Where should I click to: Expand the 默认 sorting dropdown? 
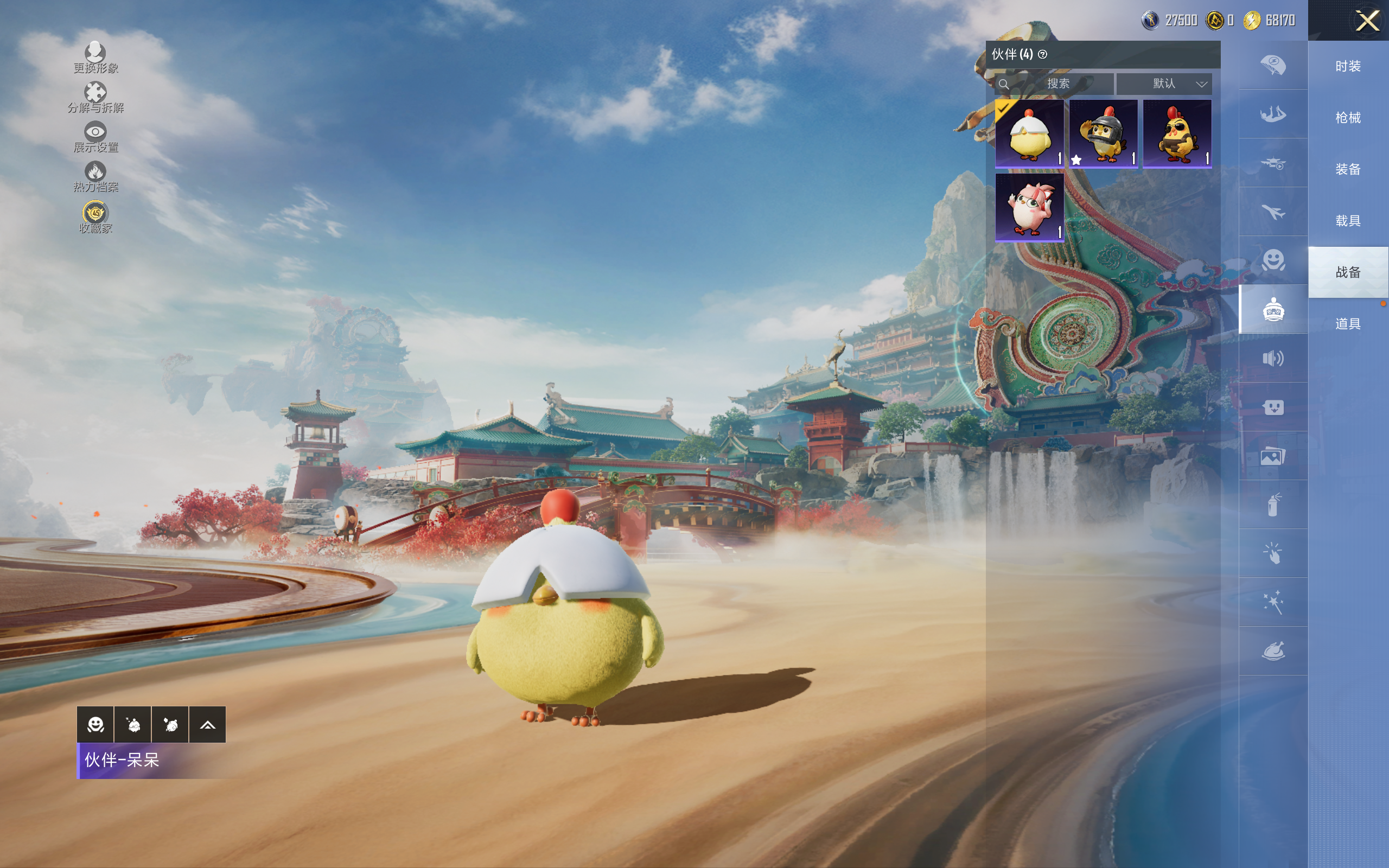(x=1164, y=84)
